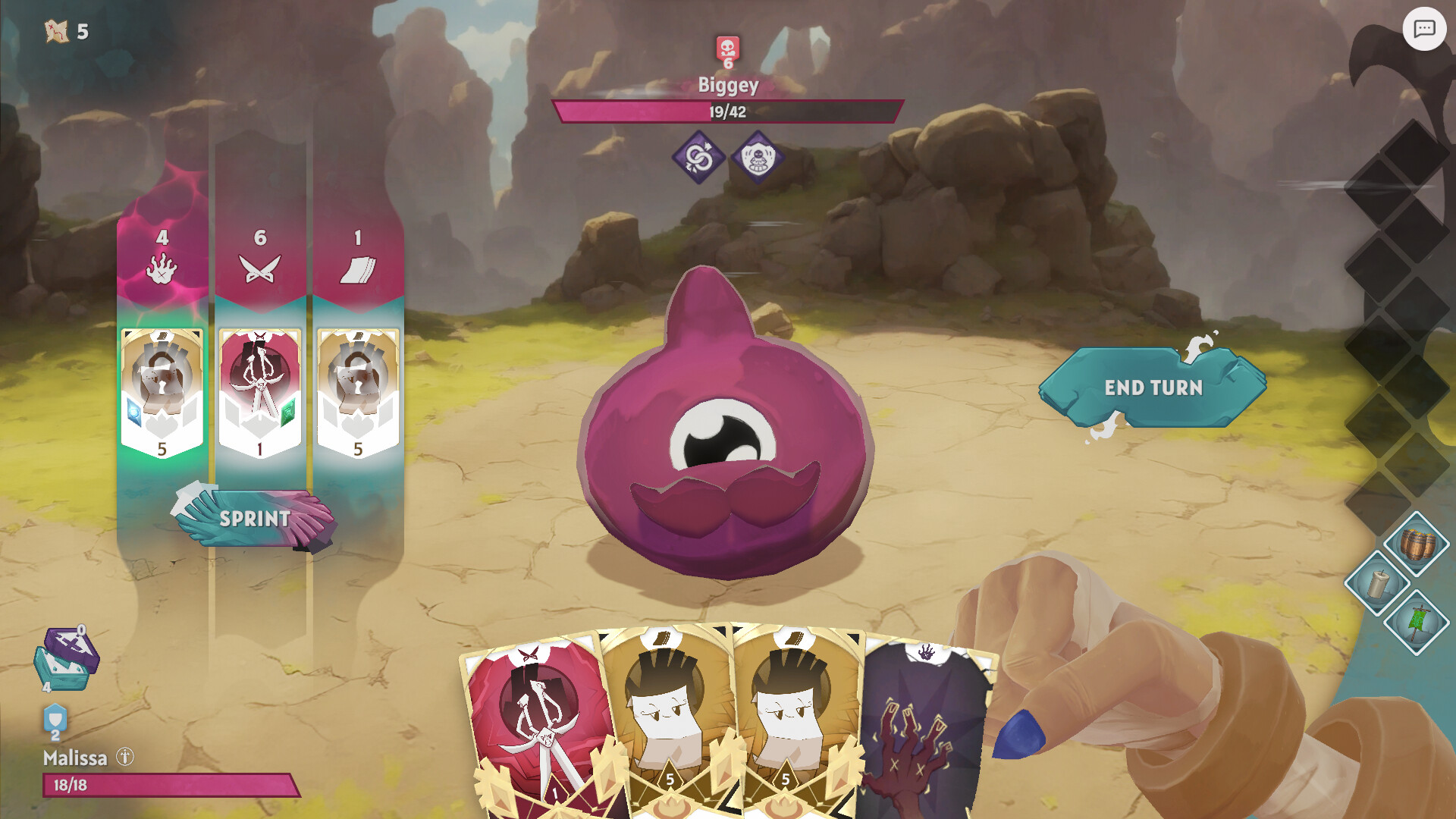
Task: Open the map scroll icon
Action: [57, 31]
